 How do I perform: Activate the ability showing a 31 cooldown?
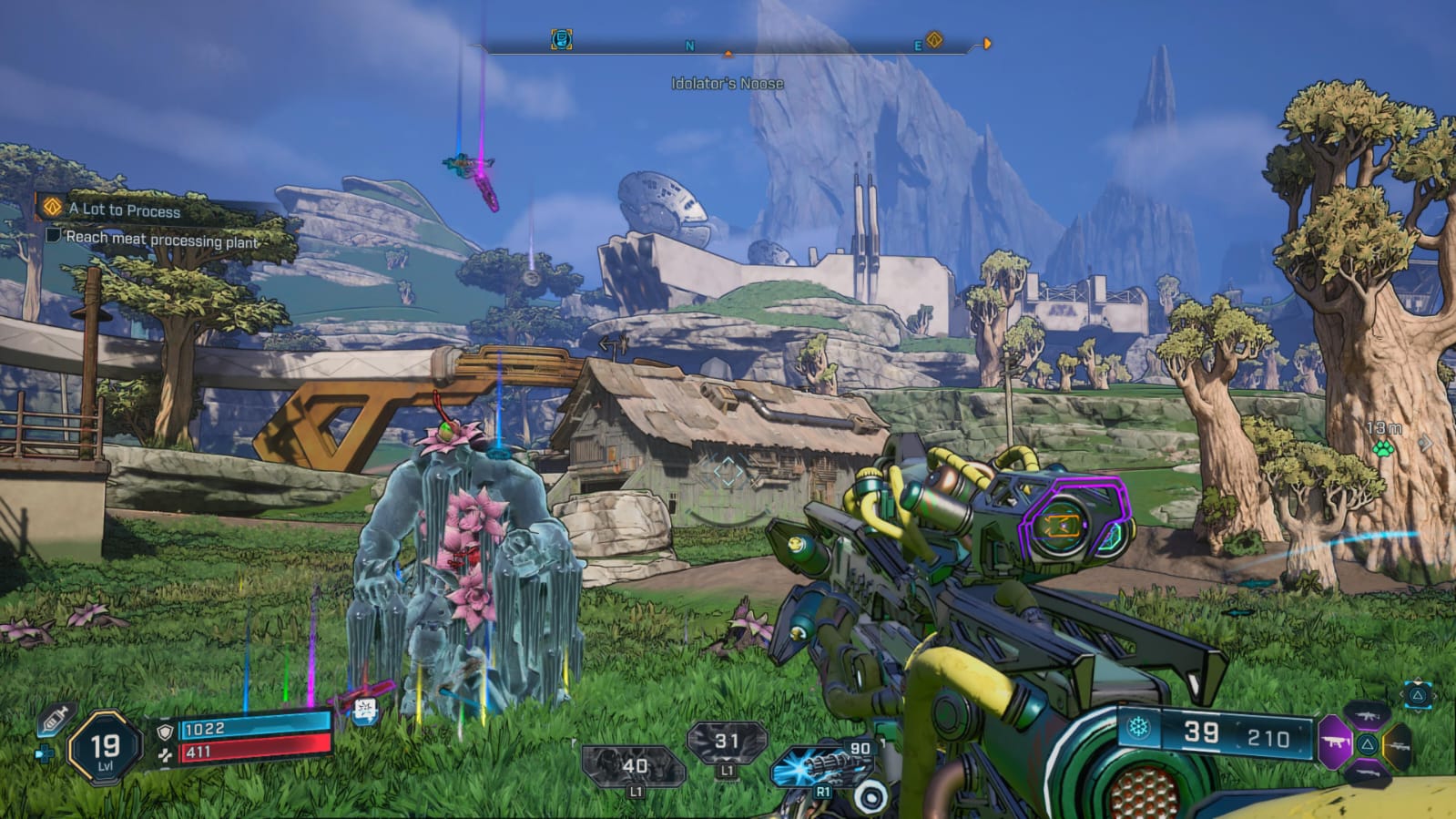(726, 742)
